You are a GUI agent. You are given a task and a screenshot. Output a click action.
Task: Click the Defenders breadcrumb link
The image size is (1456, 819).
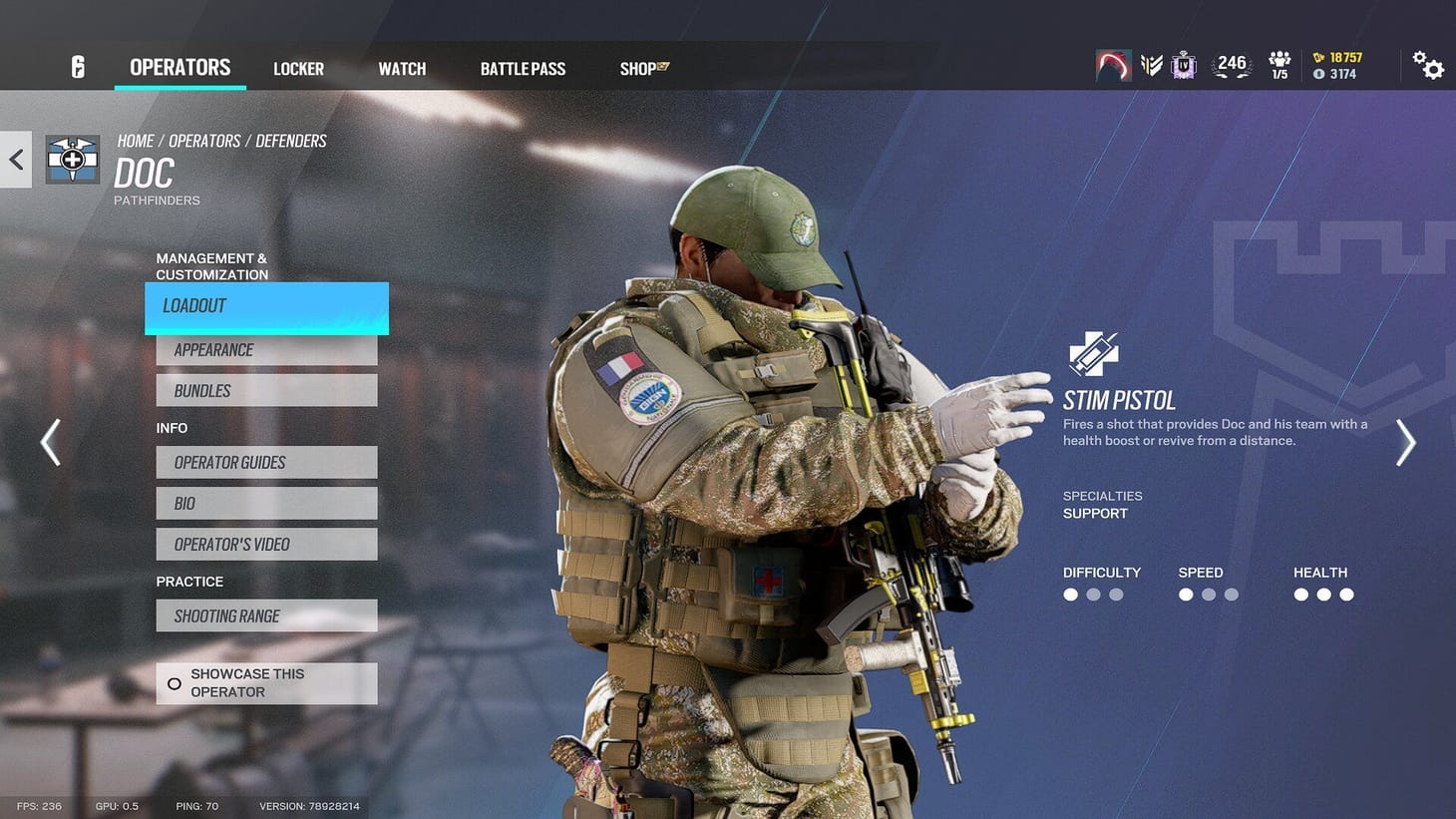point(290,141)
